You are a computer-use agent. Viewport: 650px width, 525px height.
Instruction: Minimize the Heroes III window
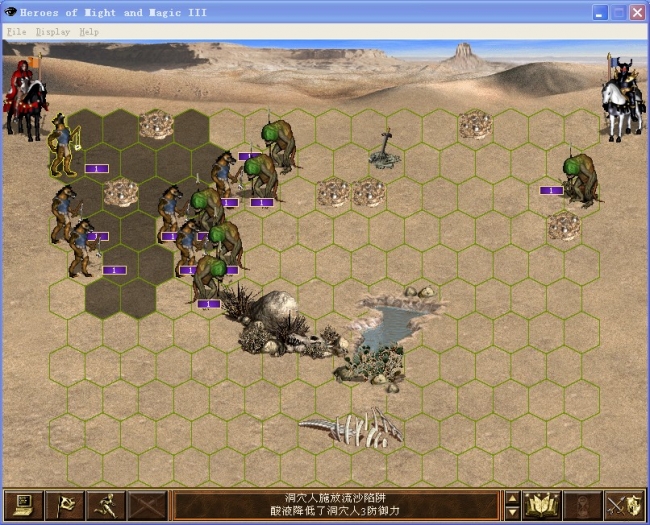tap(601, 13)
